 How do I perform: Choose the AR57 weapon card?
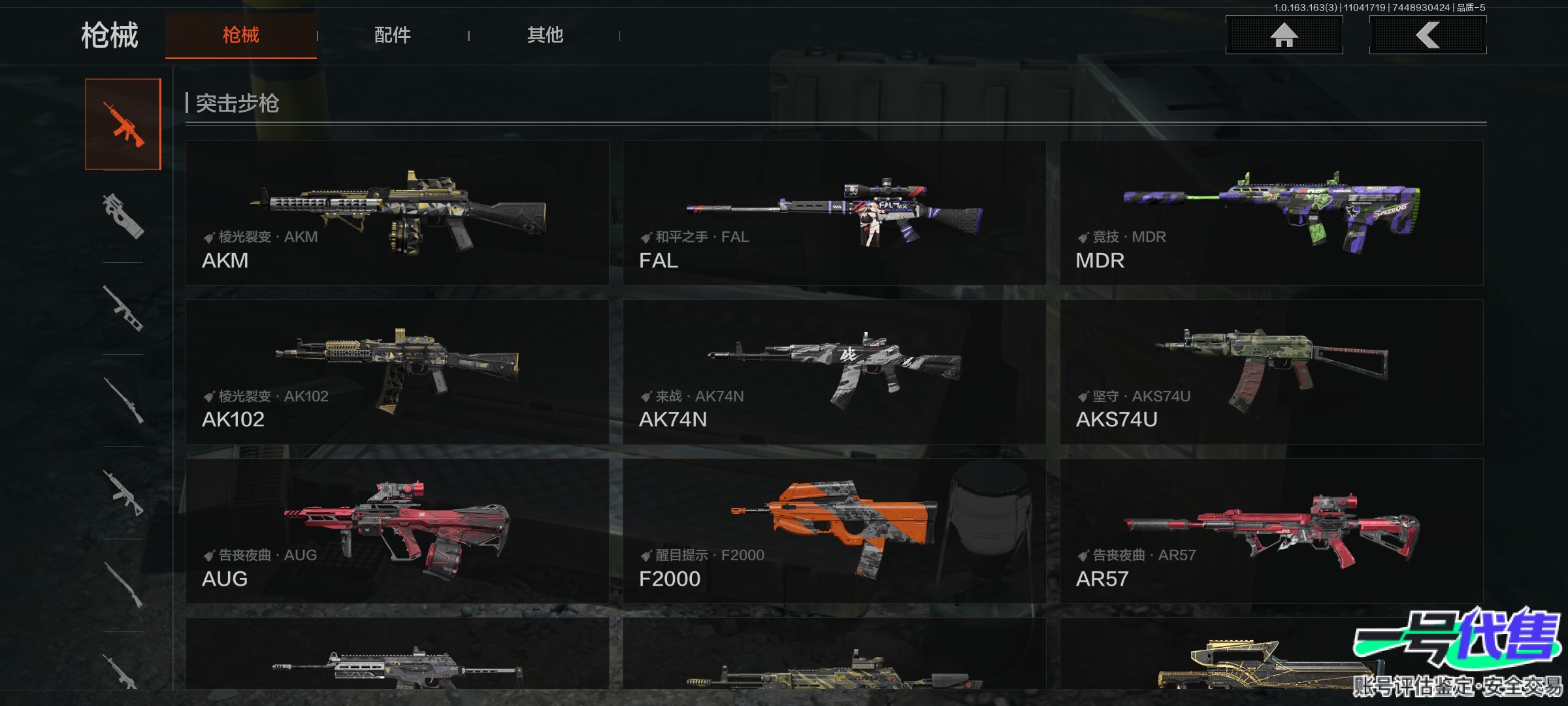(x=1271, y=531)
